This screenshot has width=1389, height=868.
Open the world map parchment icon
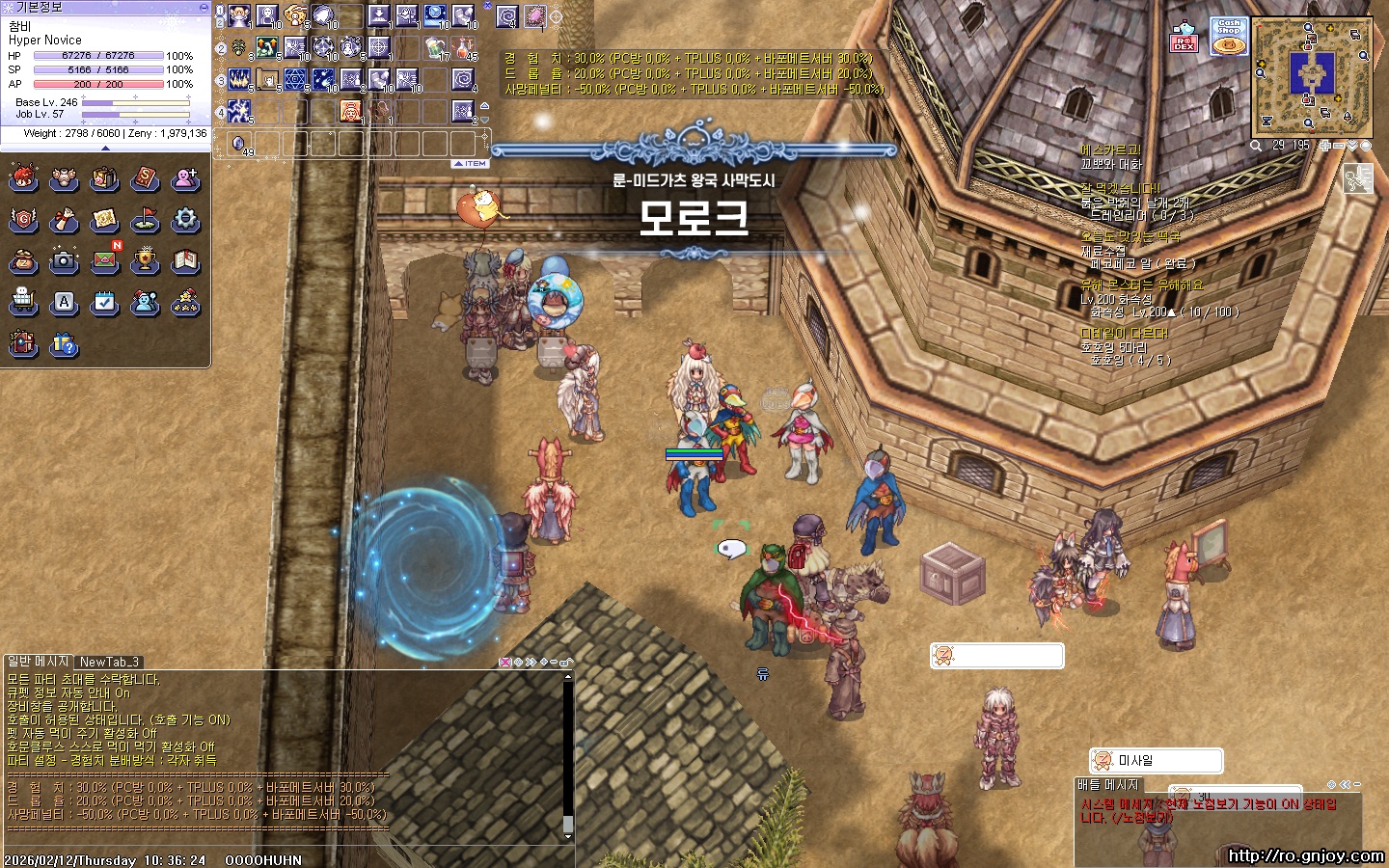[104, 220]
